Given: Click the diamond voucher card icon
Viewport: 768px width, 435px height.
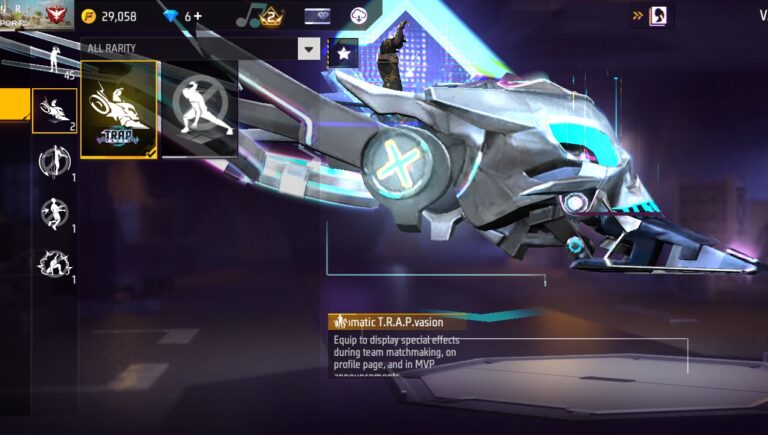Looking at the screenshot, I should [318, 16].
